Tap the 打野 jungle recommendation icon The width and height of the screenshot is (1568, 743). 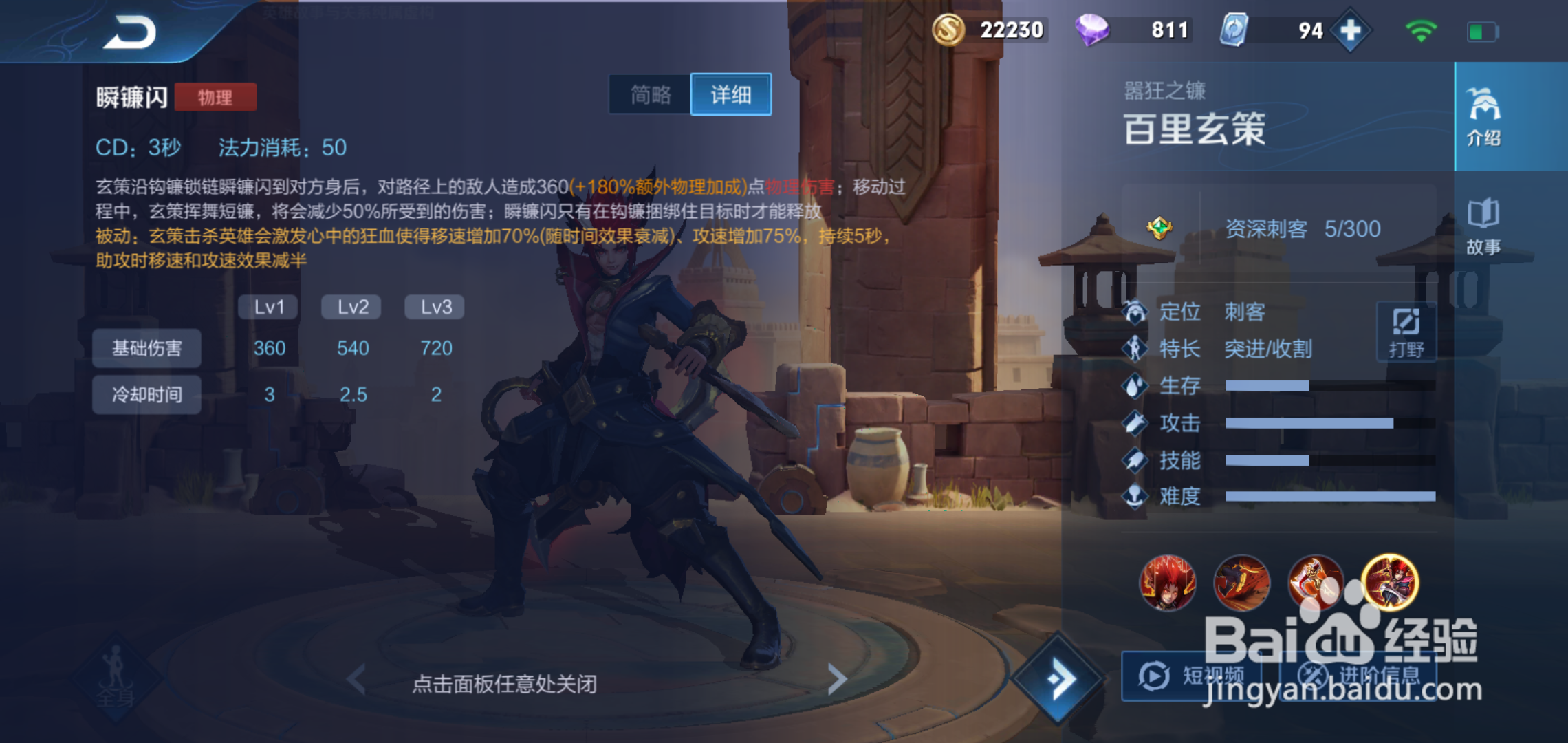tap(1407, 330)
